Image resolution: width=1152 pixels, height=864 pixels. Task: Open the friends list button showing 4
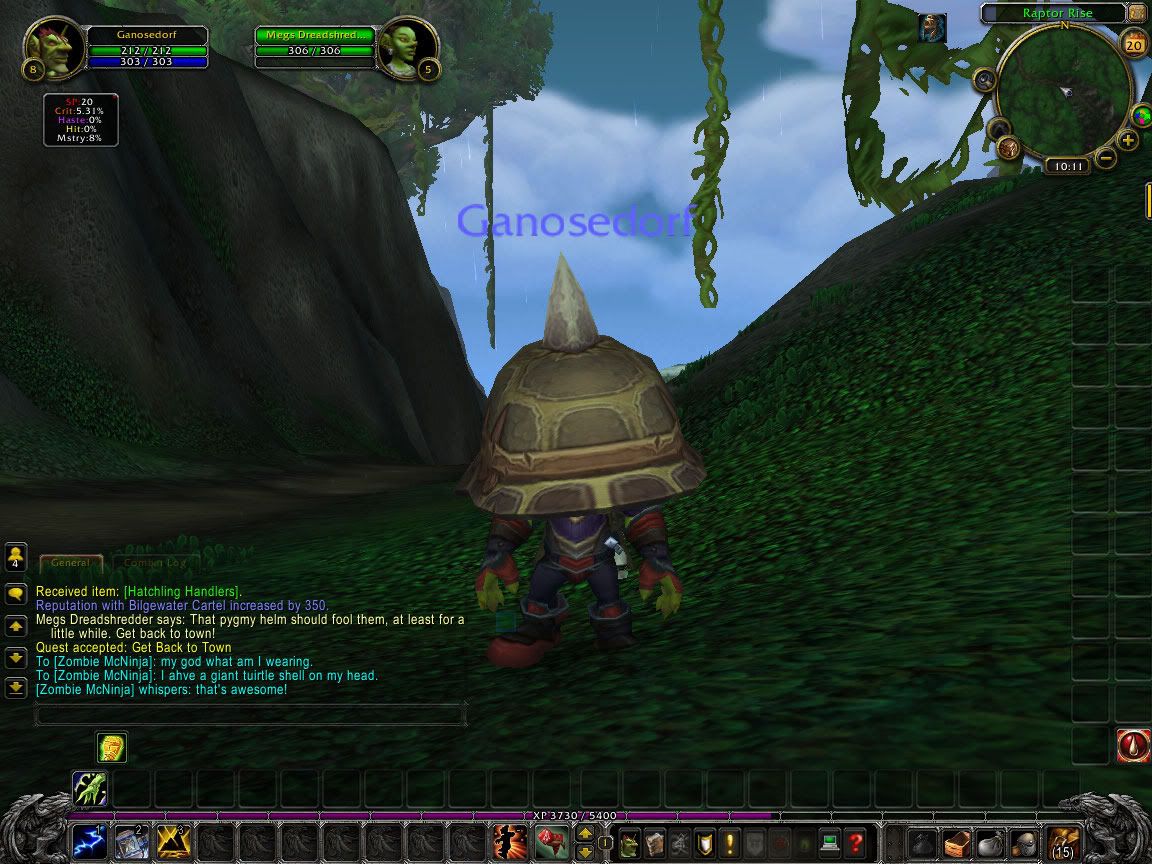[x=16, y=556]
